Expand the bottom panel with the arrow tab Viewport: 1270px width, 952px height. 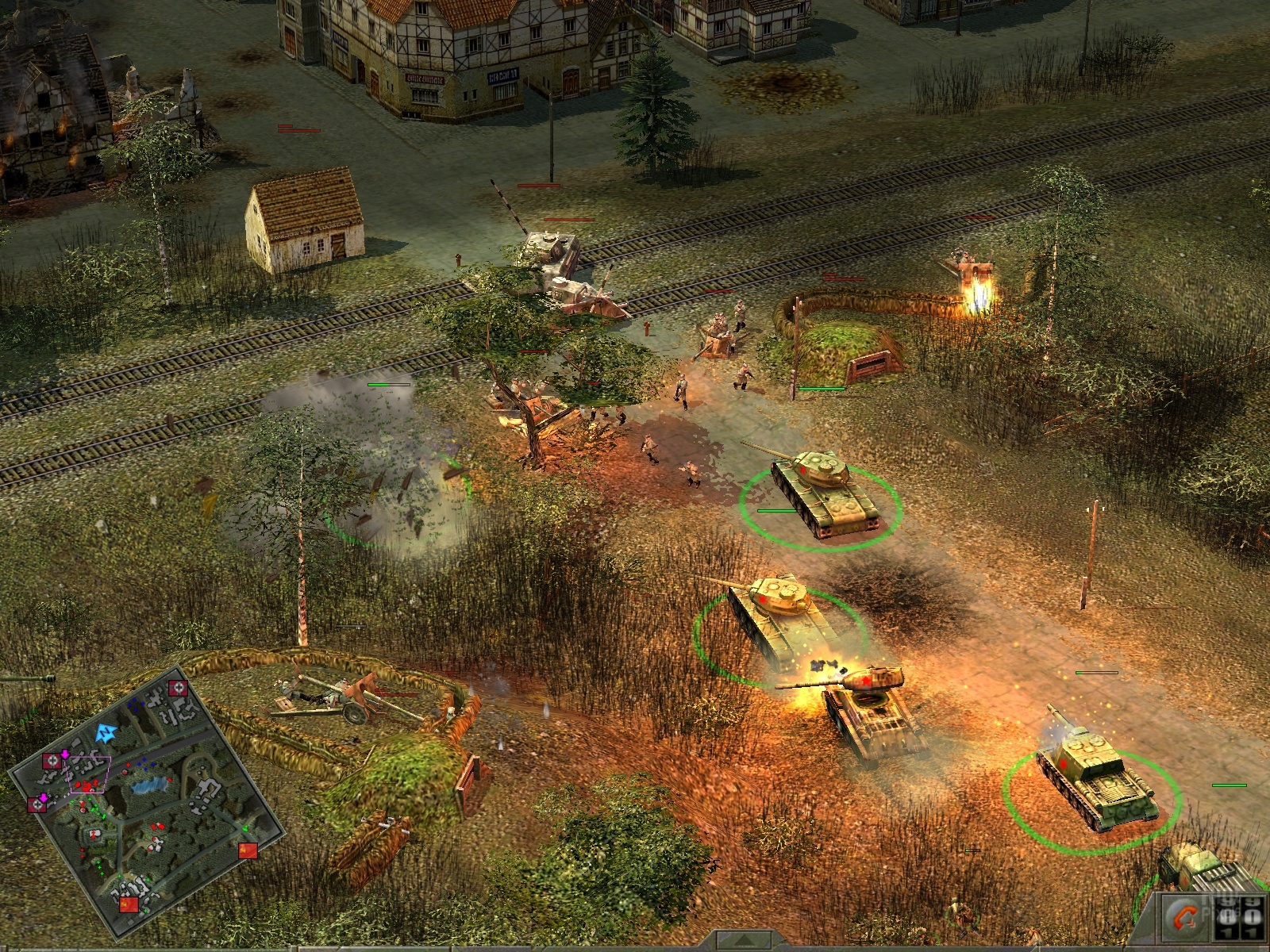coord(743,942)
